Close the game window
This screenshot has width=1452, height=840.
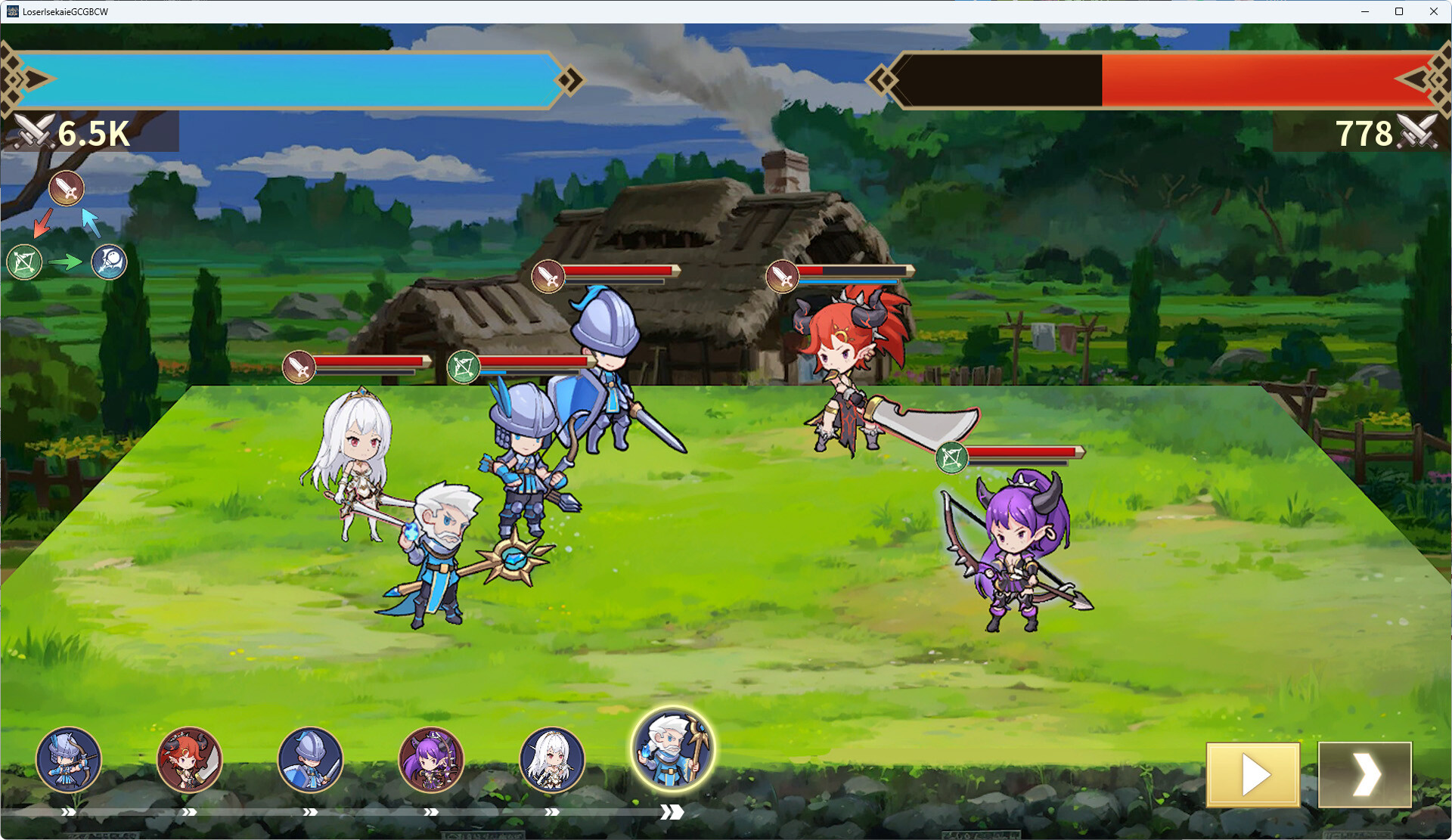1433,11
